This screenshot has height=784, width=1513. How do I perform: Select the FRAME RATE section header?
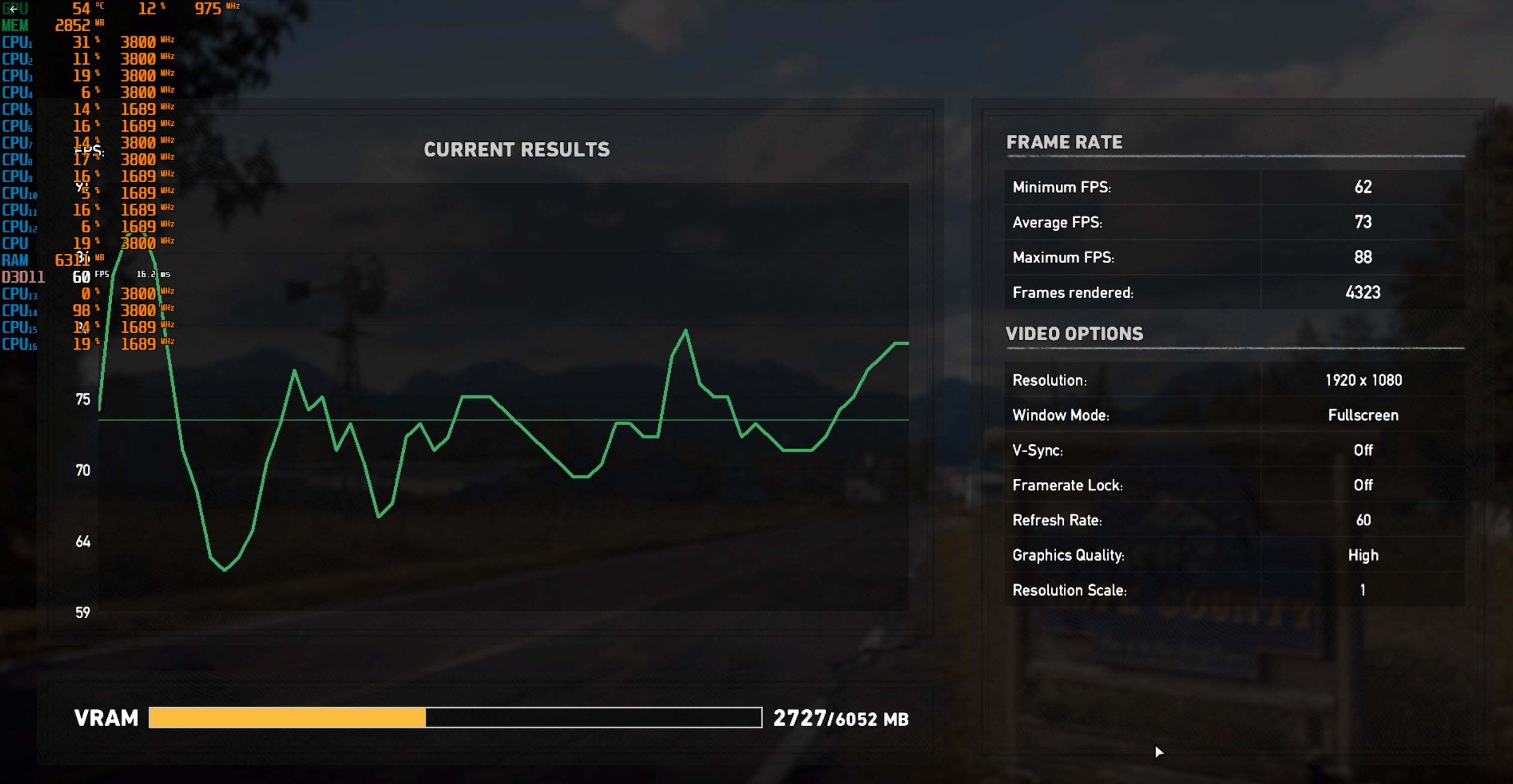[x=1065, y=142]
